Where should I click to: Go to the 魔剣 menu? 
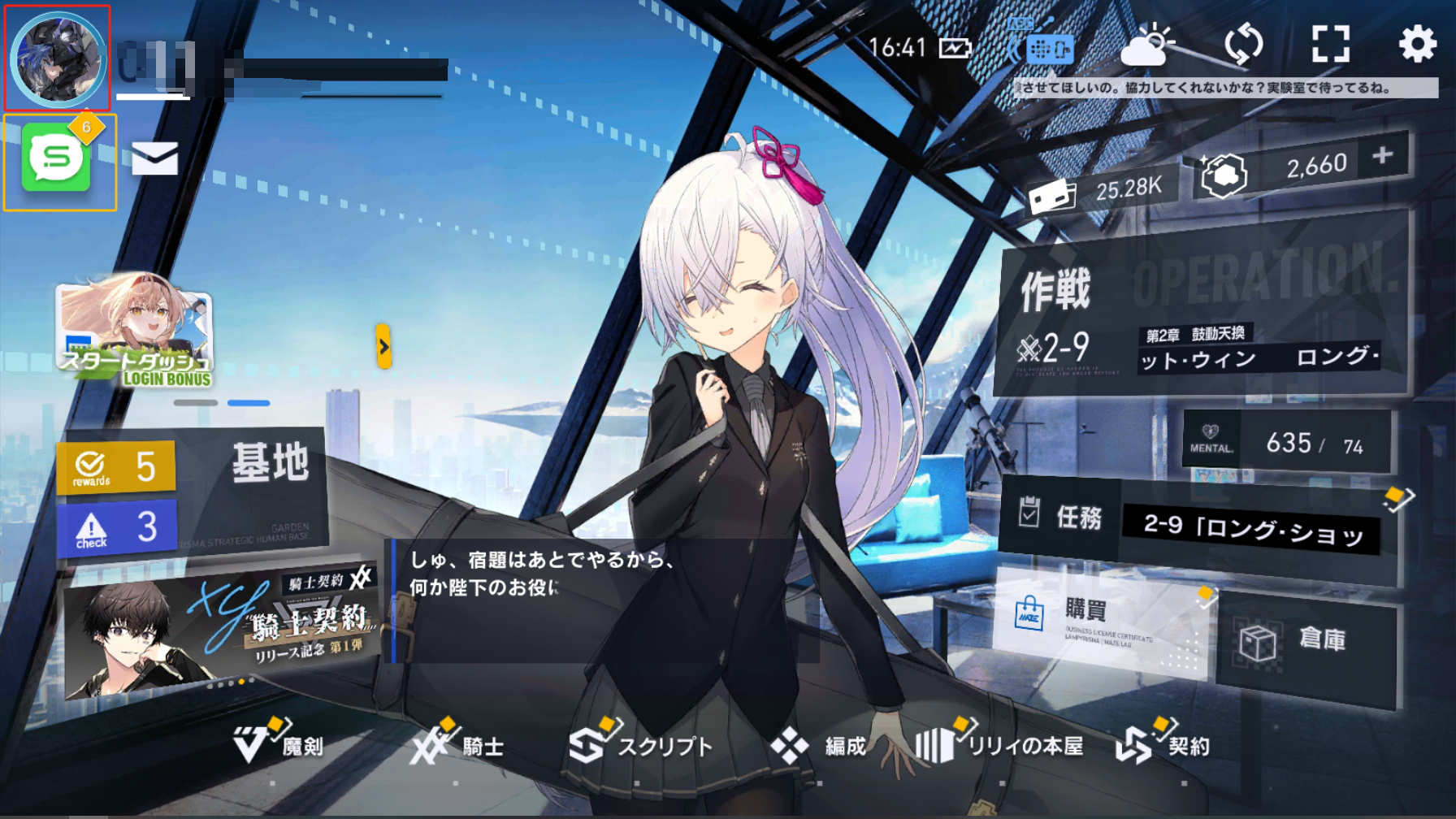pyautogui.click(x=279, y=745)
